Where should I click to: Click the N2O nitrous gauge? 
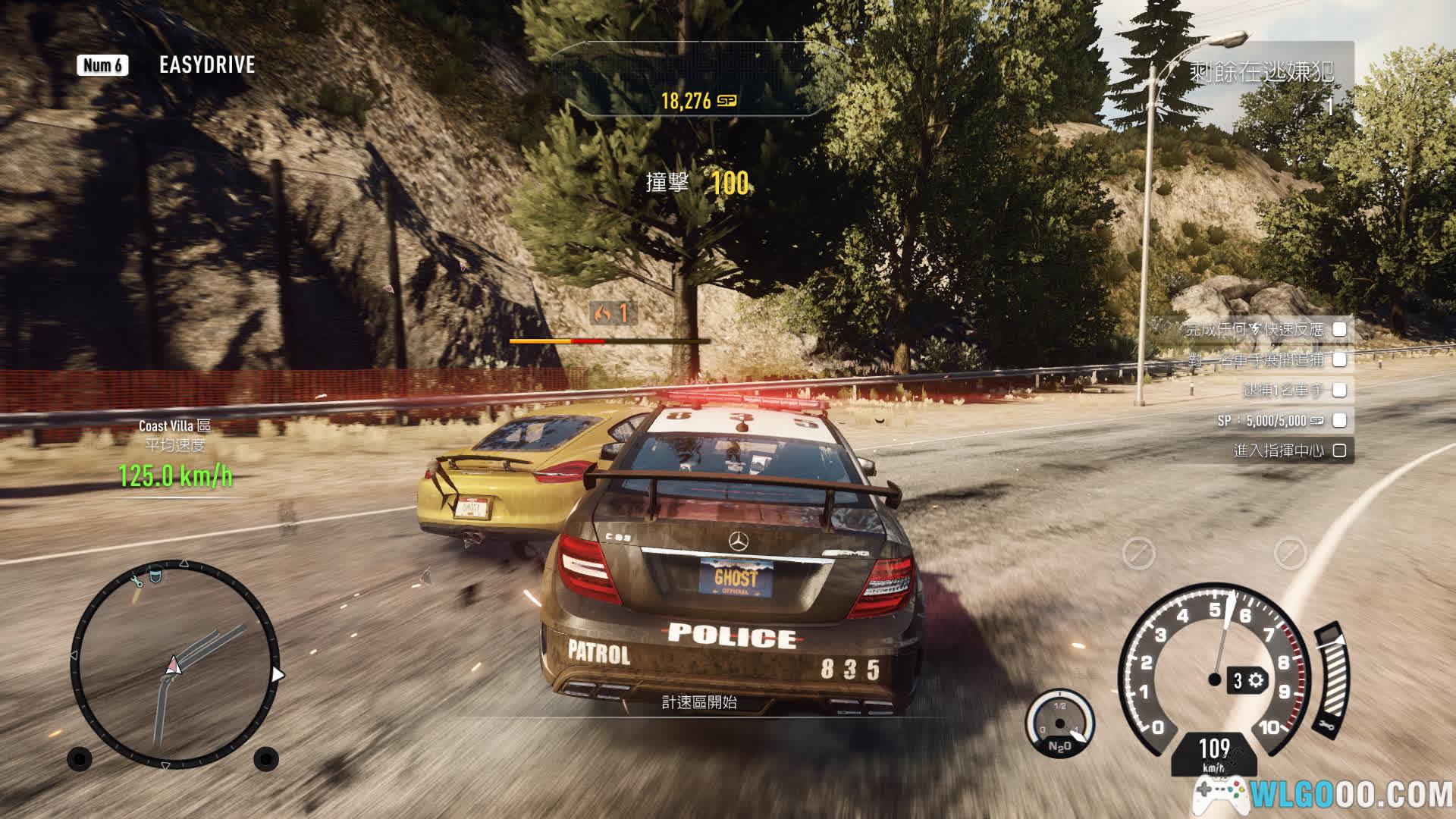(x=1059, y=724)
